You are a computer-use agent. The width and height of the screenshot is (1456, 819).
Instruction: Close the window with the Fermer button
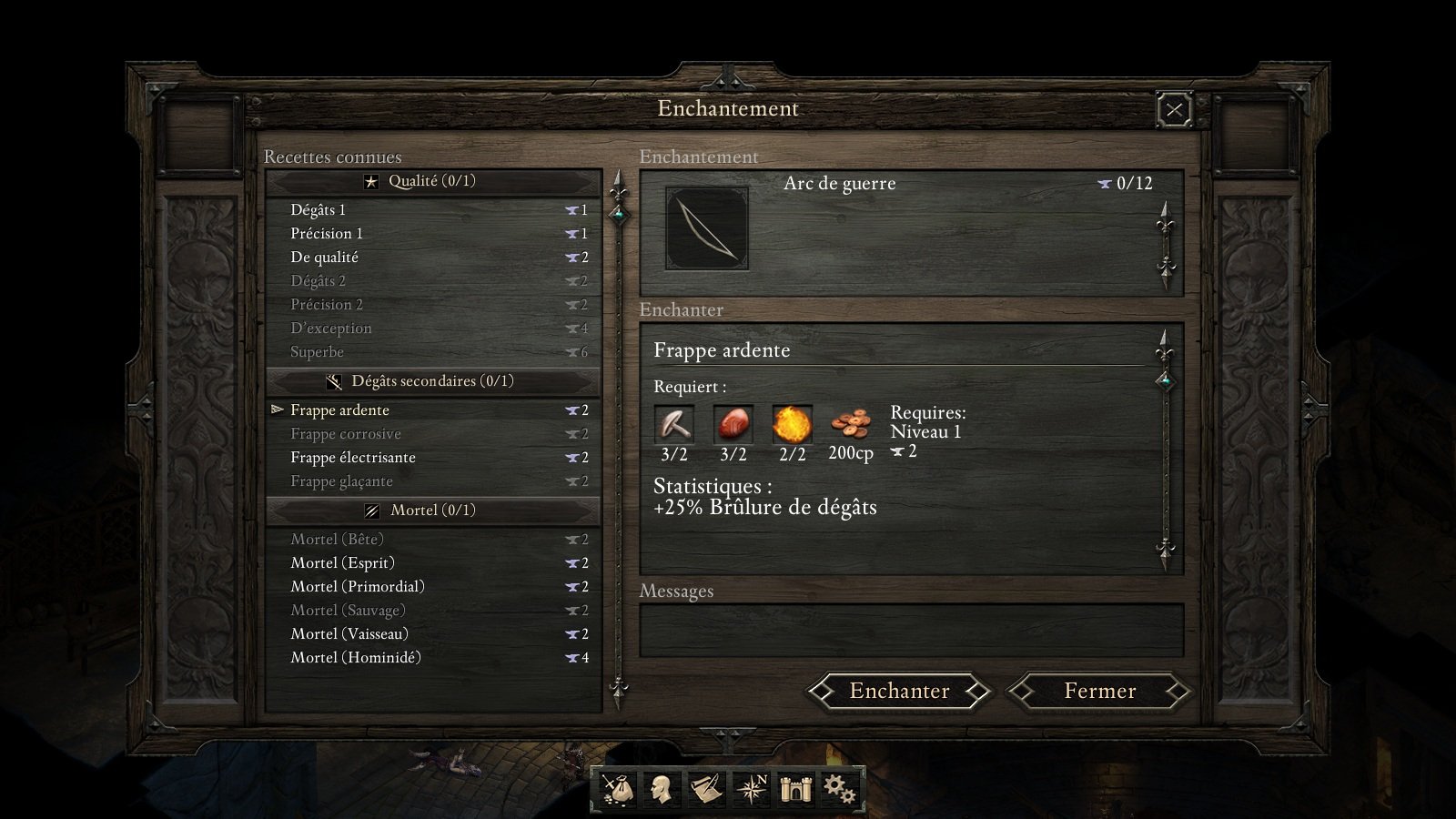tap(1099, 692)
